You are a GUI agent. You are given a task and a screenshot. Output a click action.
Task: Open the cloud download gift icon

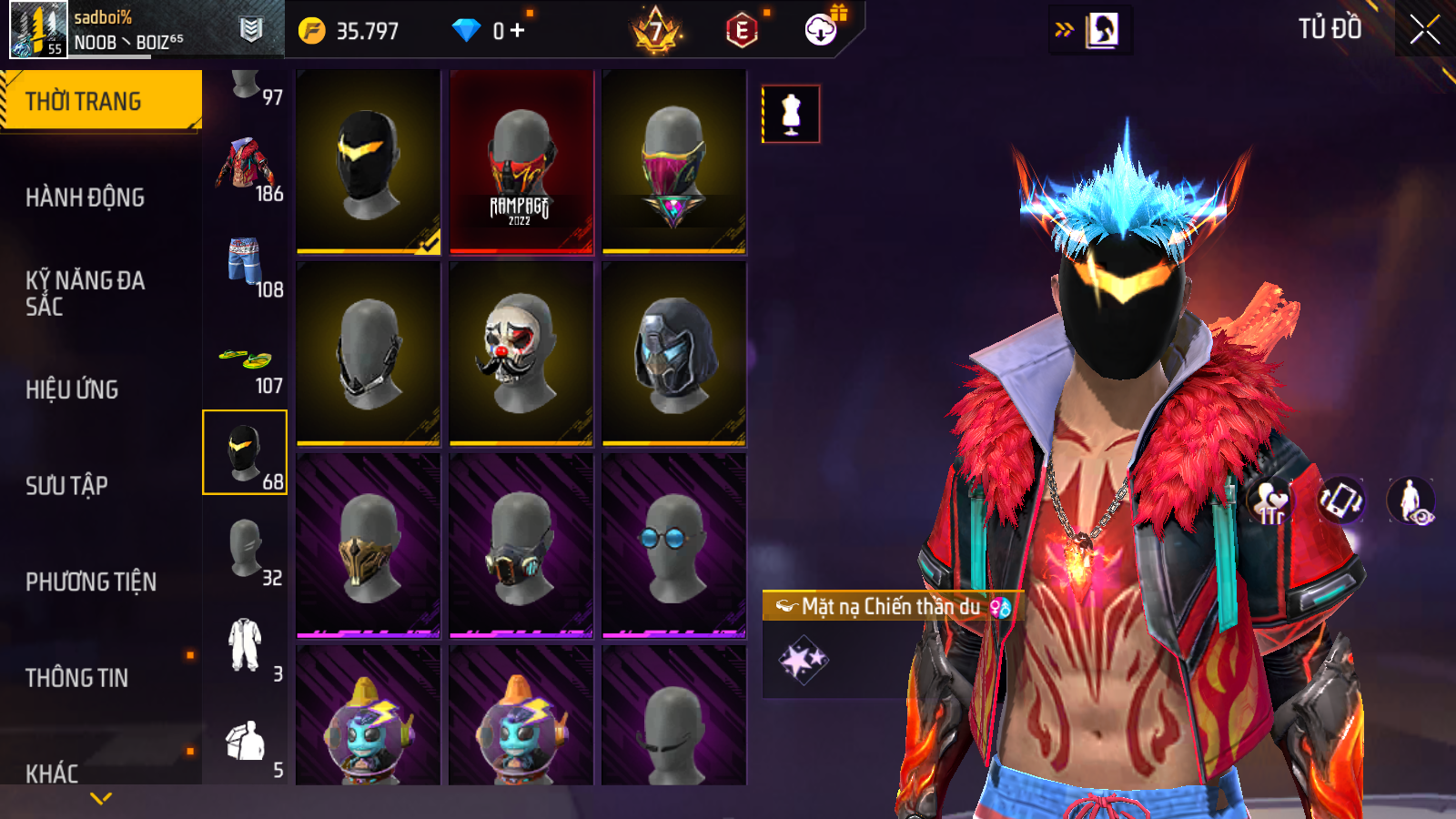point(822,30)
